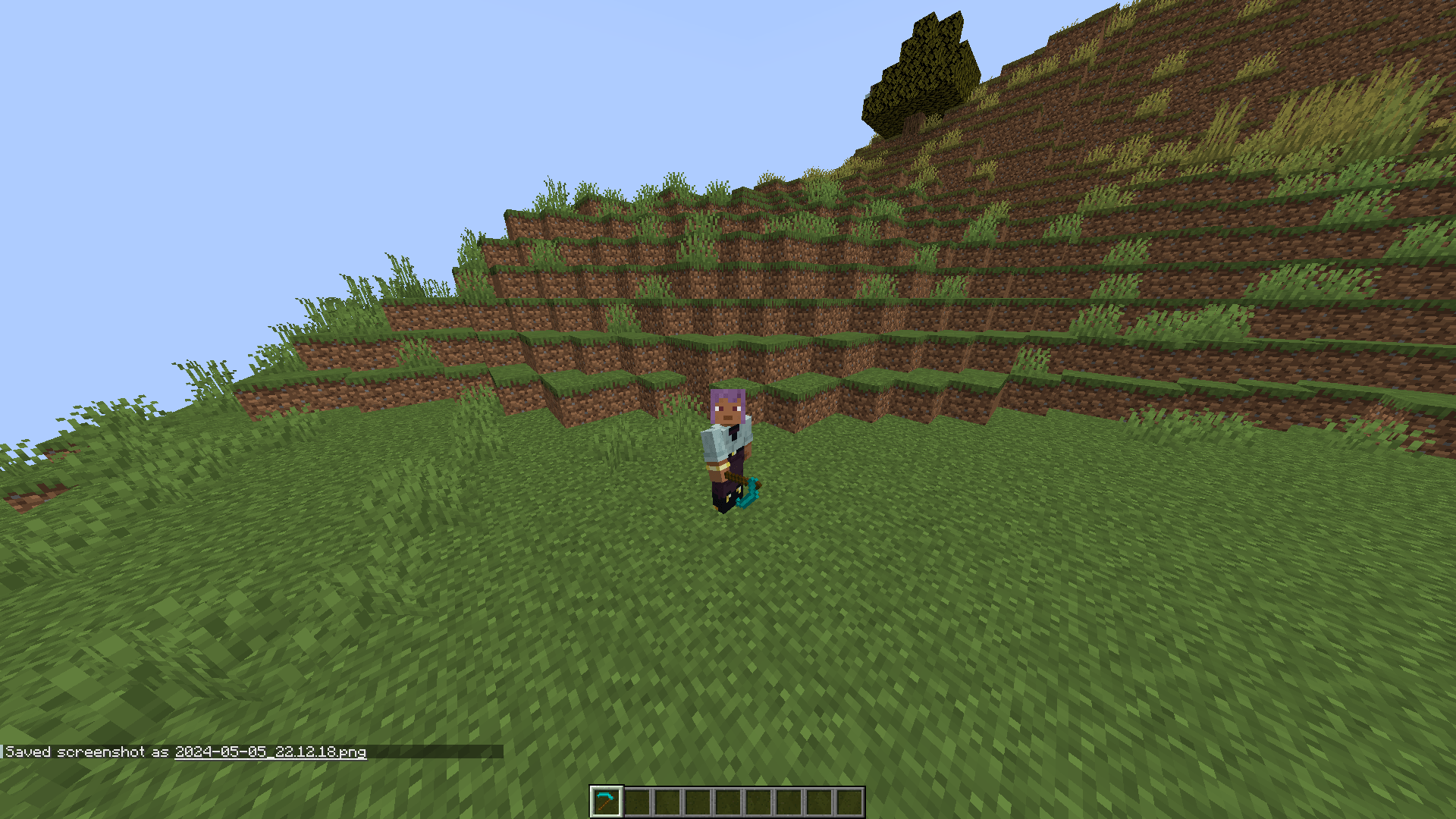
Task: Click the second empty hotbar slot
Action: 637,802
